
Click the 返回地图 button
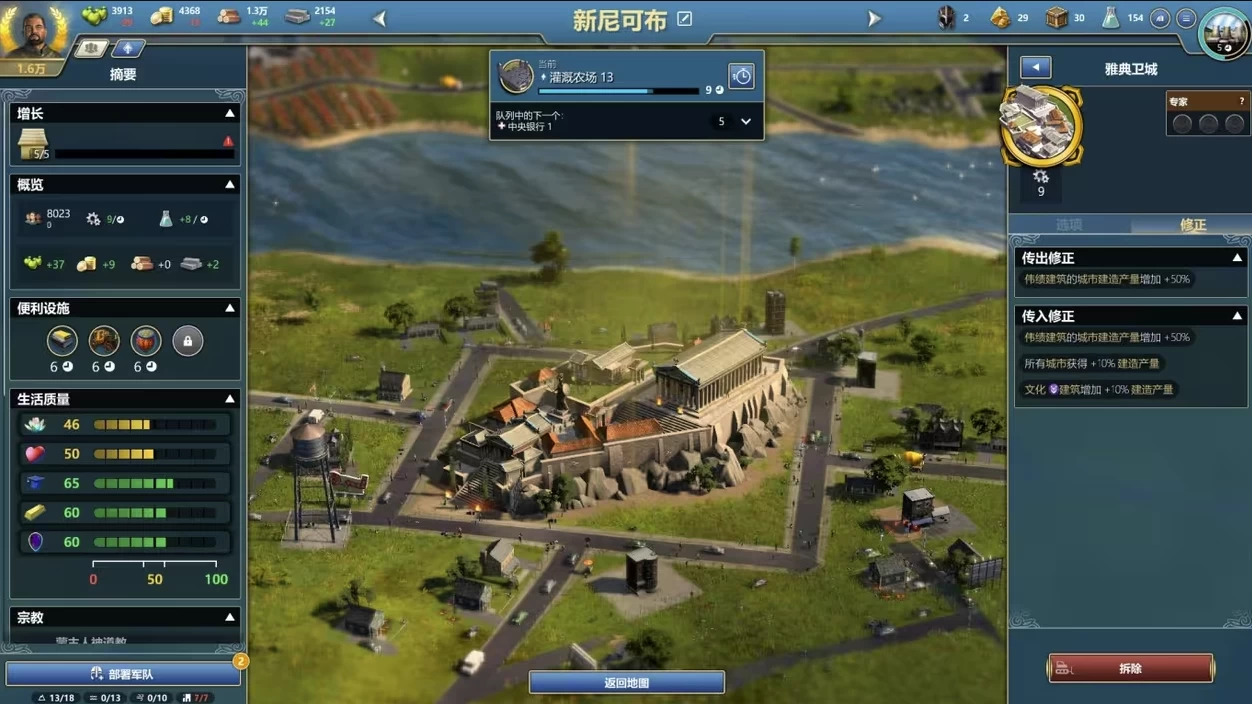[627, 683]
